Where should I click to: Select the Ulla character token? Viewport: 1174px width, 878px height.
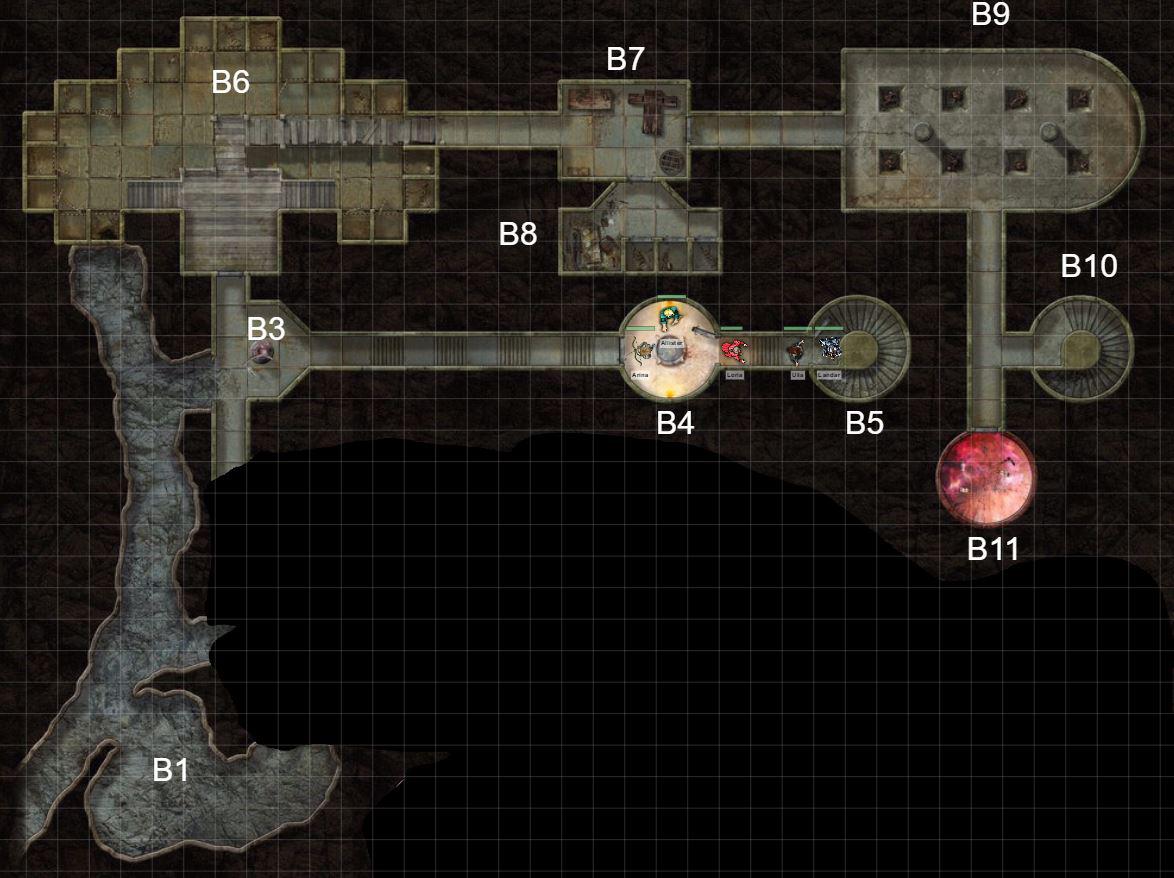tap(797, 352)
